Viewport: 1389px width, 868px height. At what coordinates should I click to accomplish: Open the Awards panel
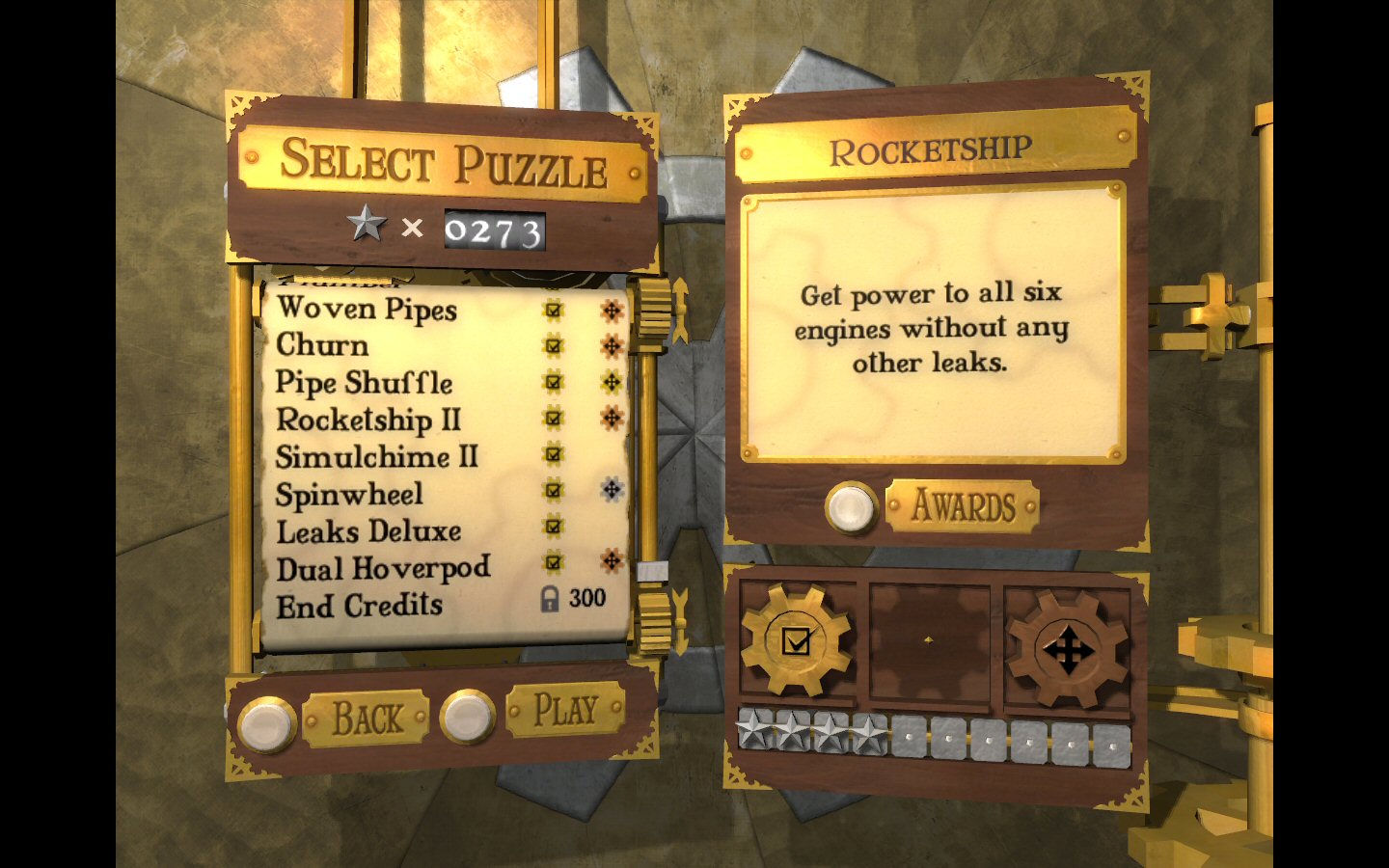pyautogui.click(x=962, y=505)
